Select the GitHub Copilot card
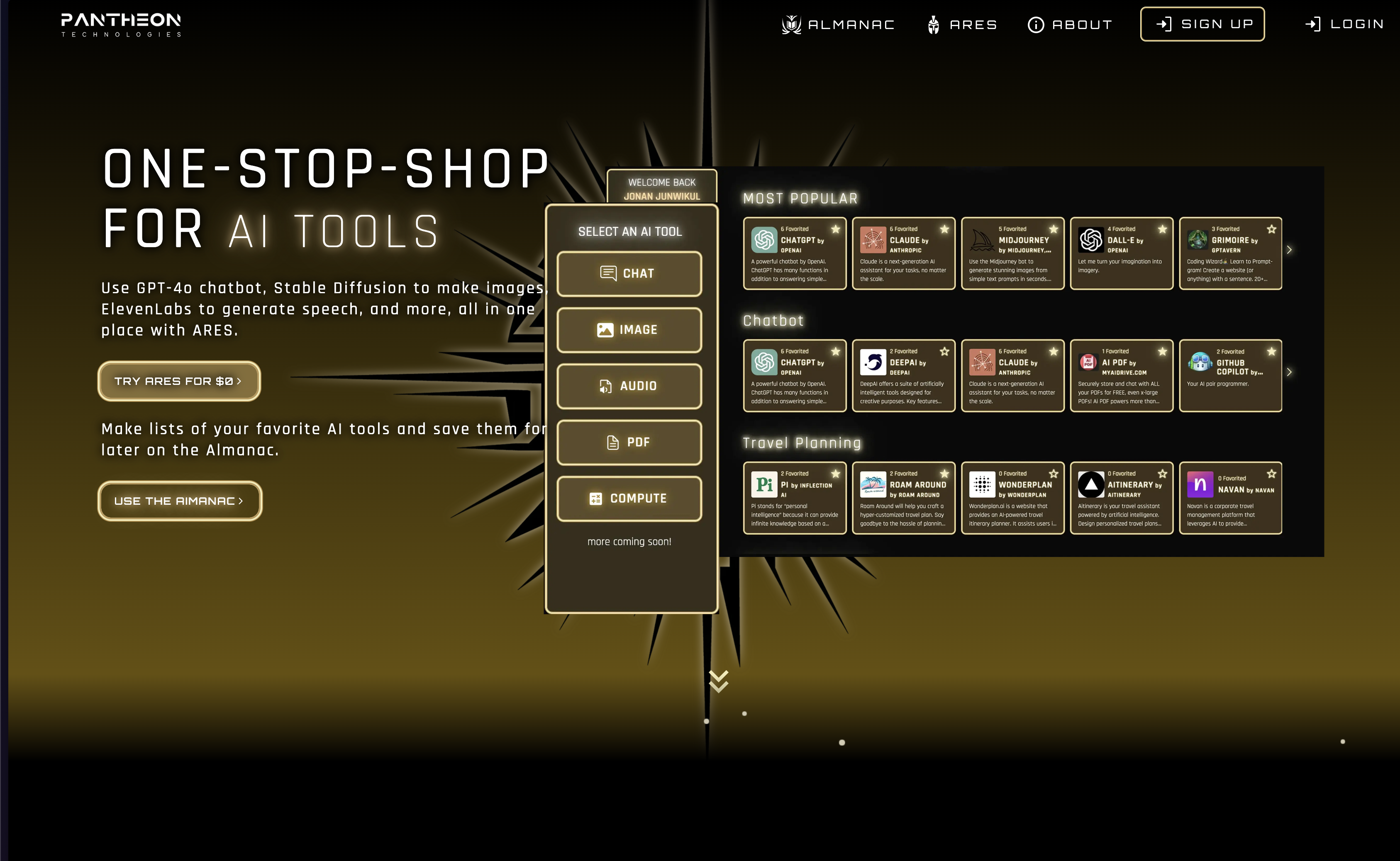Image resolution: width=1400 pixels, height=861 pixels. click(x=1230, y=376)
